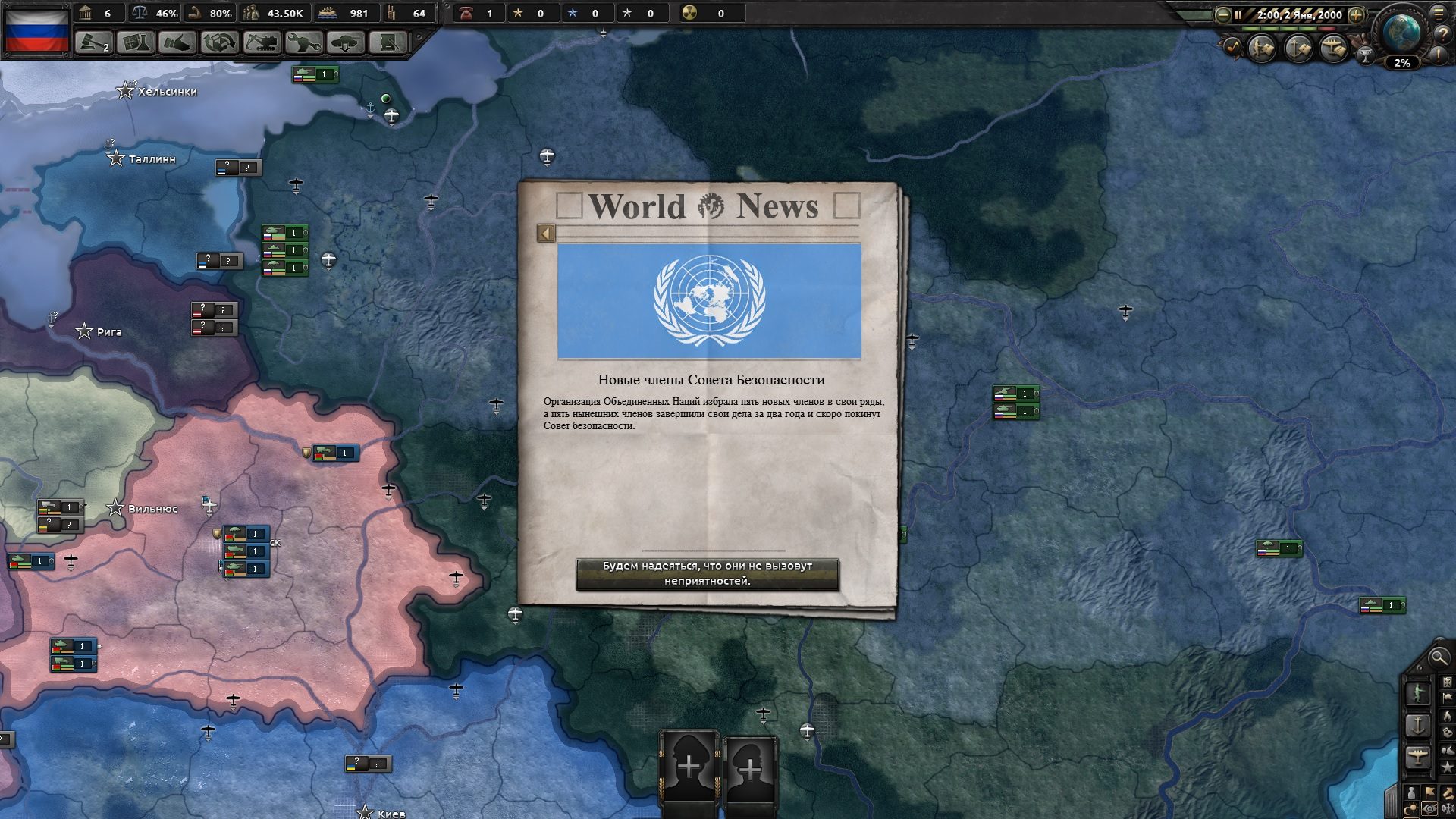Click the magnifying glass to search provinces
This screenshot has width=1456, height=819.
tap(1439, 658)
